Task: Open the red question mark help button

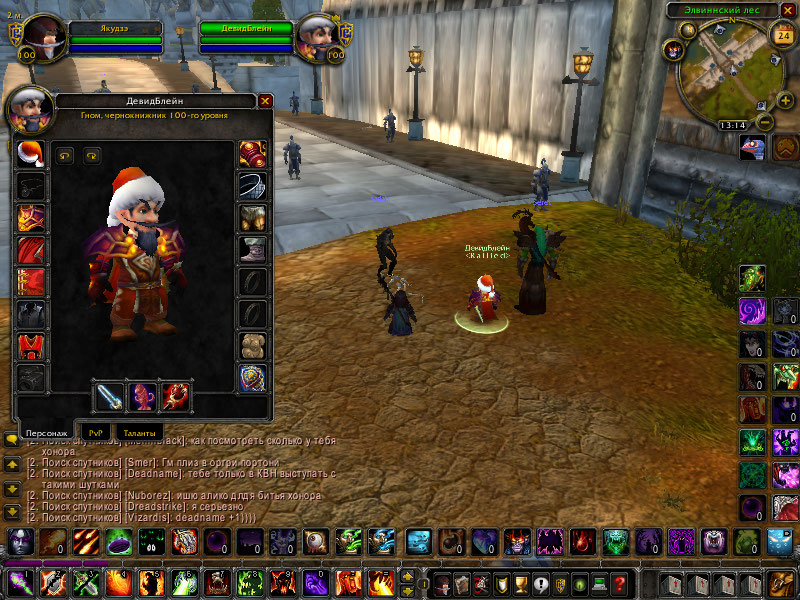Action: (x=620, y=583)
